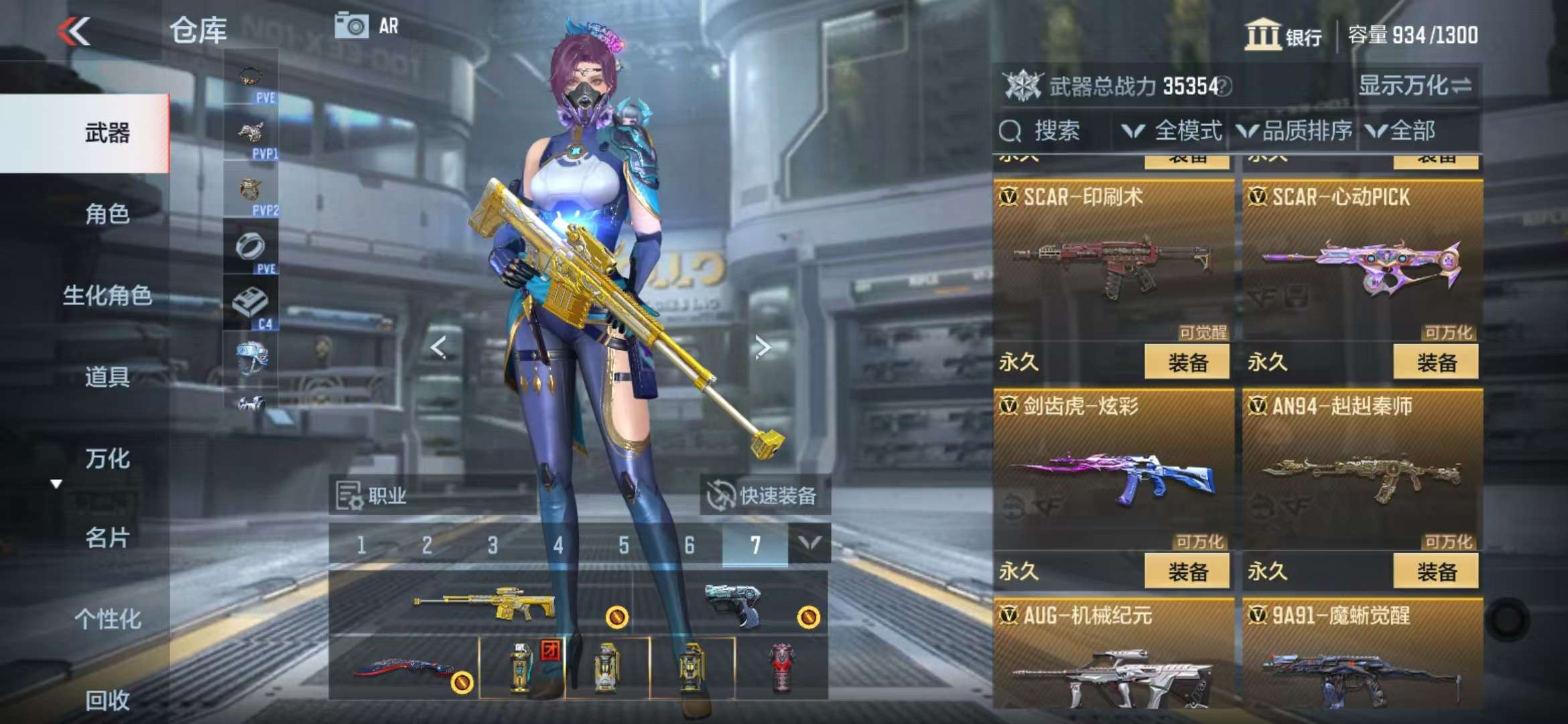Select the 角色 category in sidebar
Viewport: 1568px width, 724px height.
(107, 215)
